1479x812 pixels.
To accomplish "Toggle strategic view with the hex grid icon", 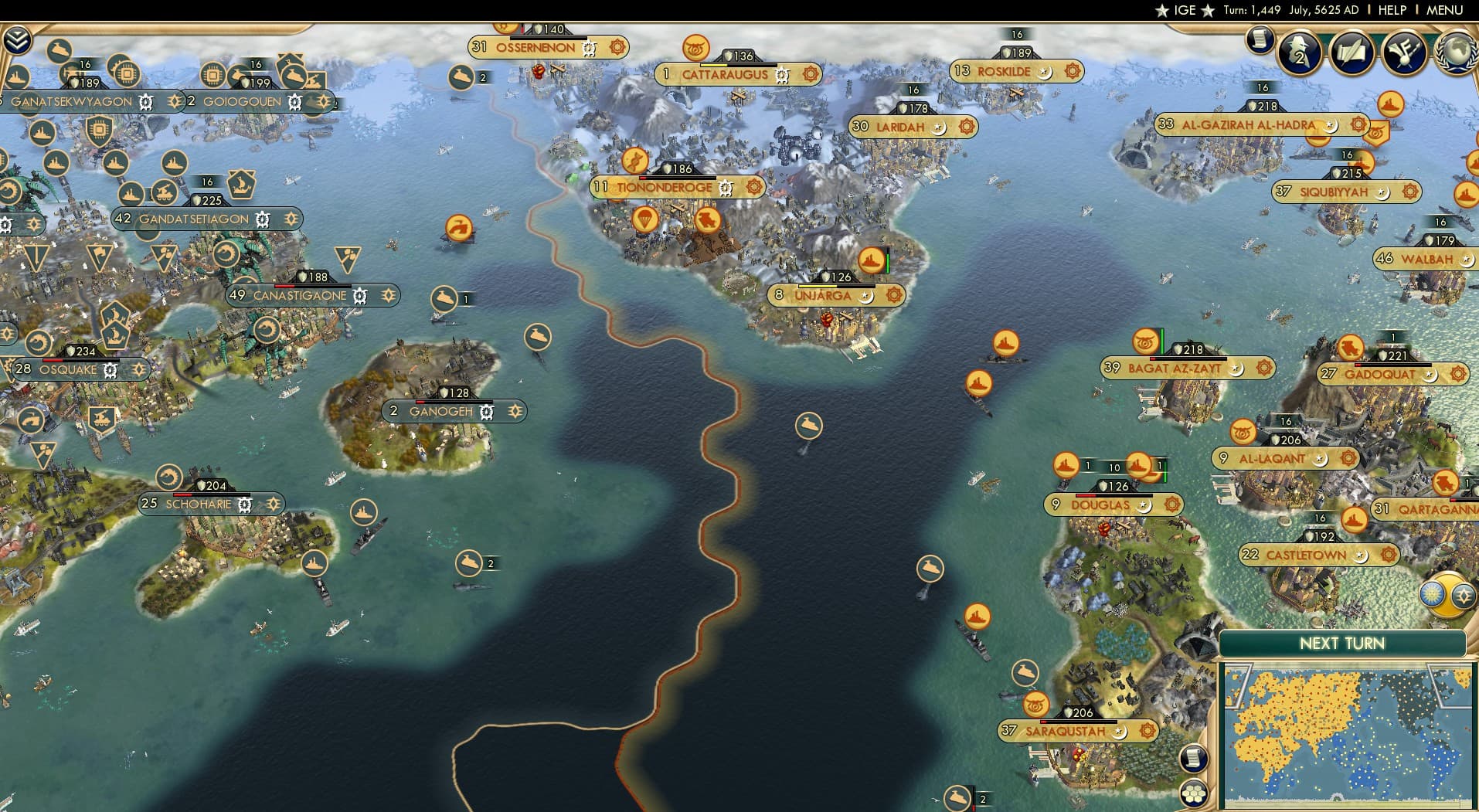I will (x=1195, y=791).
